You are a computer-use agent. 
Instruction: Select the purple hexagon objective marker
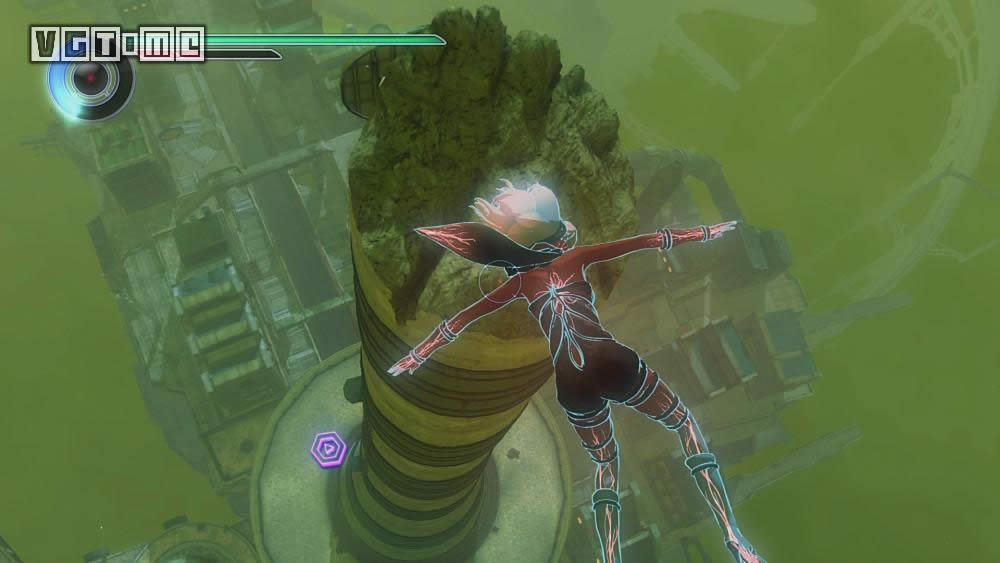pyautogui.click(x=326, y=448)
